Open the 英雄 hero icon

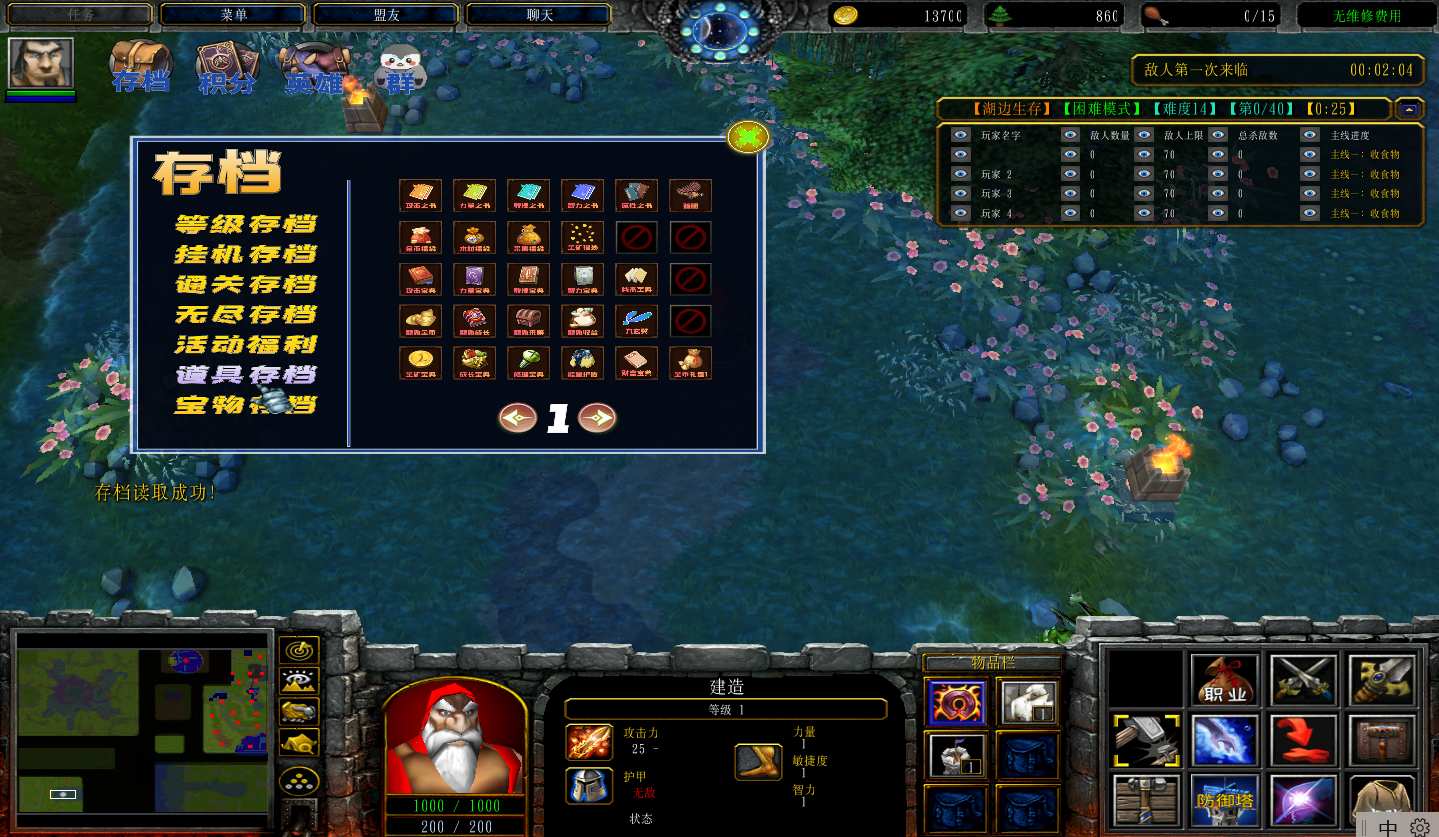tap(313, 66)
